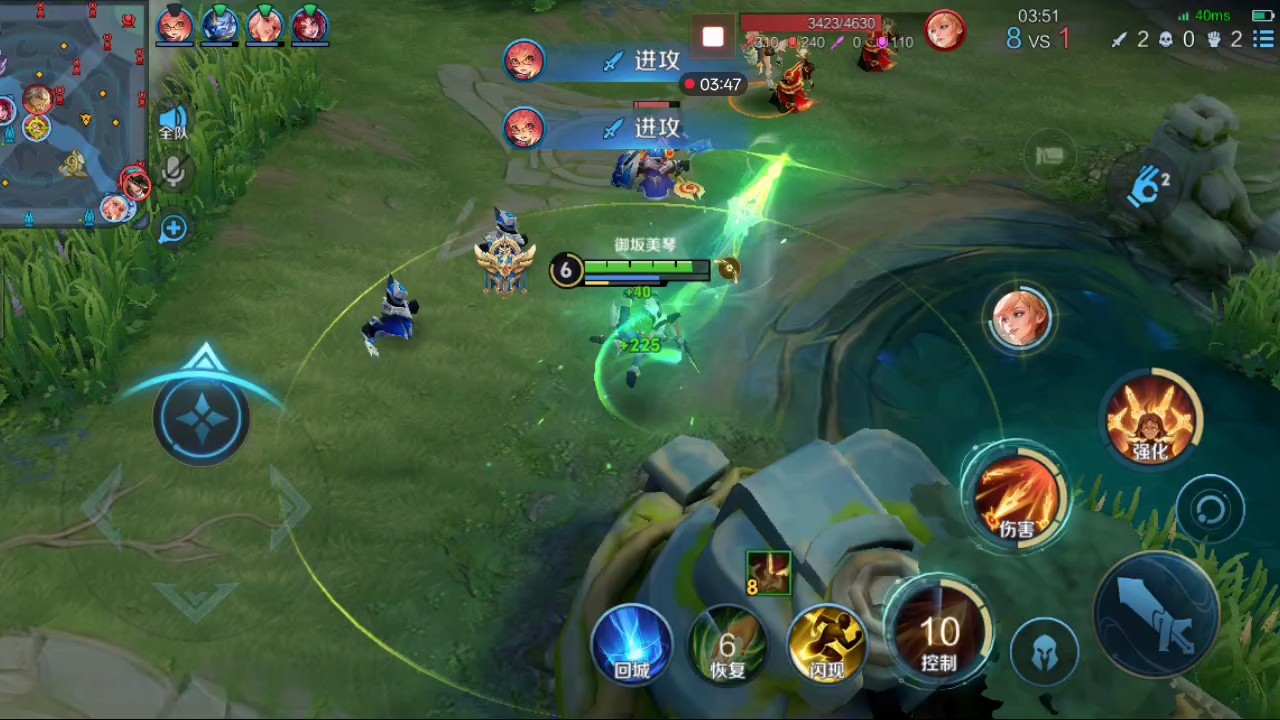1280x720 pixels.
Task: Tap the movement joystick center
Action: (202, 418)
